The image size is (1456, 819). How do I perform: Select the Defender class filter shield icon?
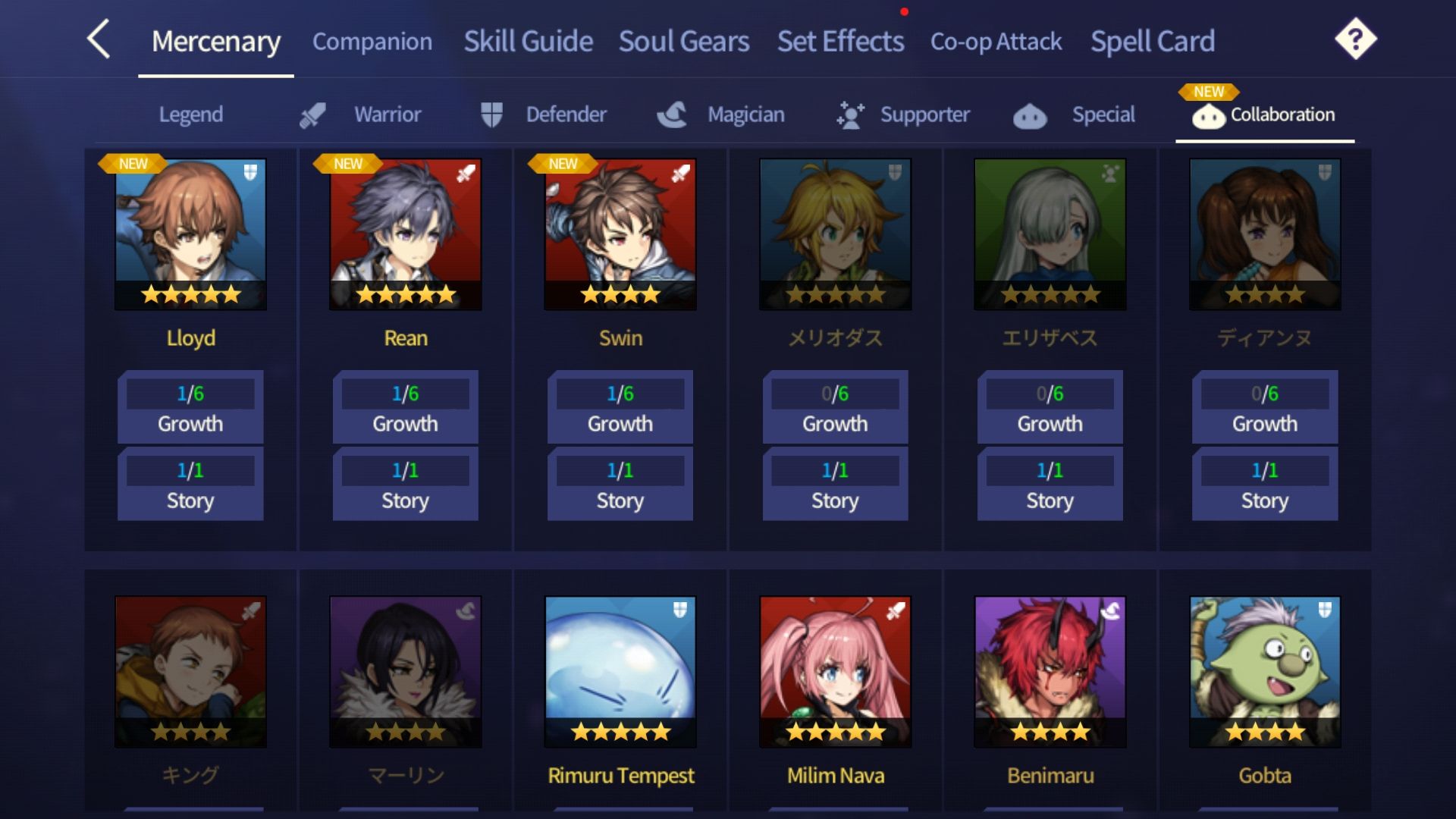(491, 114)
